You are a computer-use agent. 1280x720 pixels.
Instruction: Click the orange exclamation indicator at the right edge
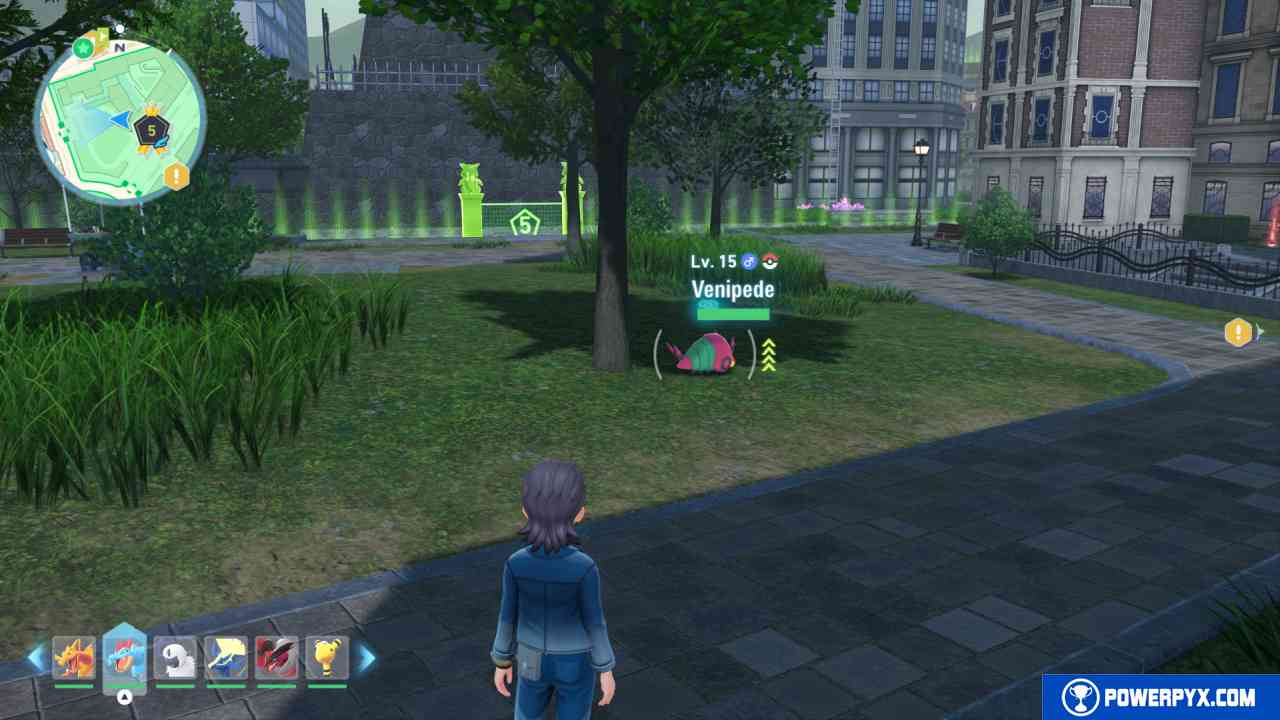coord(1238,332)
